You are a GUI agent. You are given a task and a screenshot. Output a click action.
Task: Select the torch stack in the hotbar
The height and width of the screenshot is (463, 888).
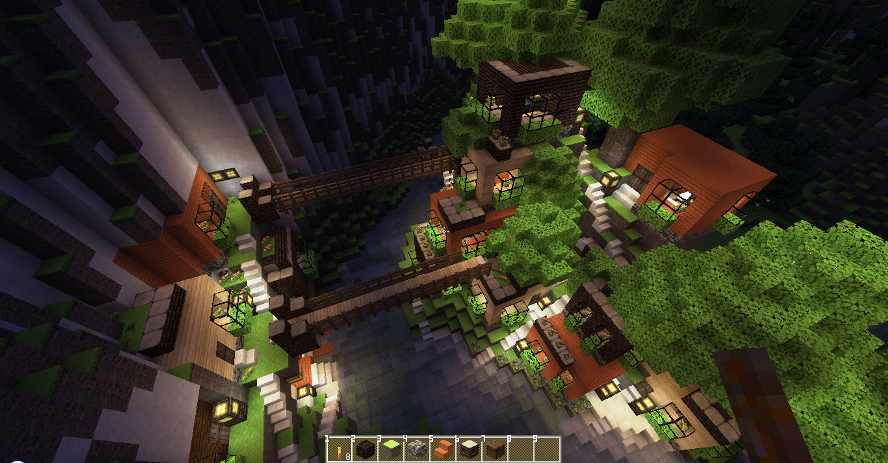[x=342, y=450]
